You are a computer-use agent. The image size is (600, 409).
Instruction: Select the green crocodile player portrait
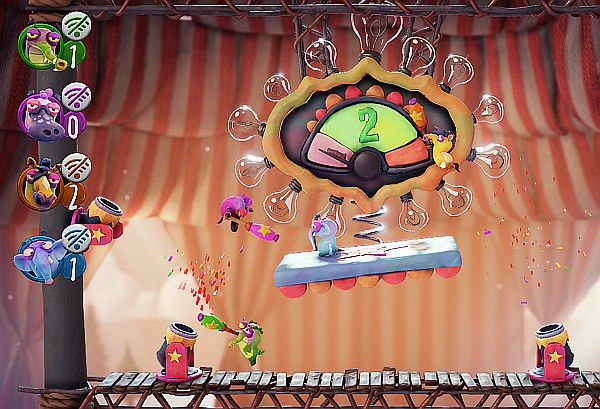[x=38, y=43]
